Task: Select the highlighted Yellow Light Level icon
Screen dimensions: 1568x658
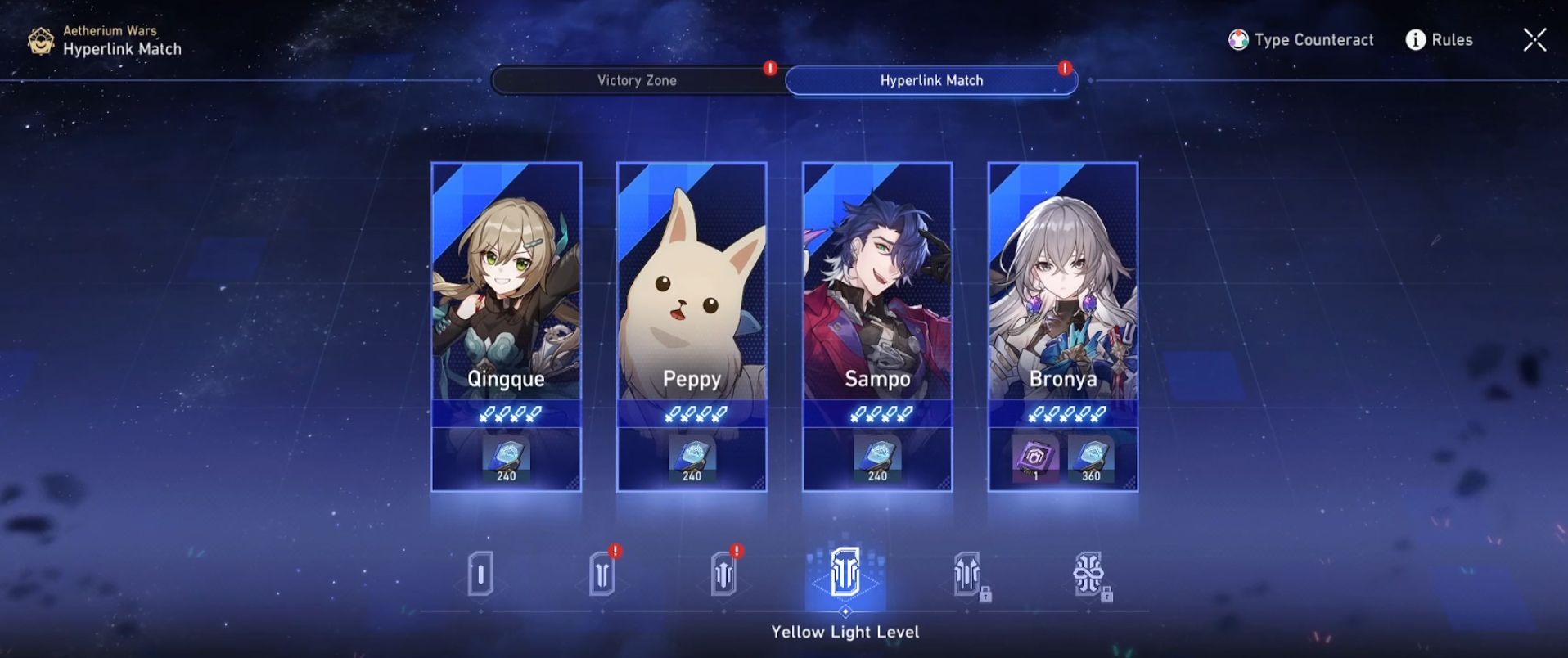Action: click(x=845, y=573)
